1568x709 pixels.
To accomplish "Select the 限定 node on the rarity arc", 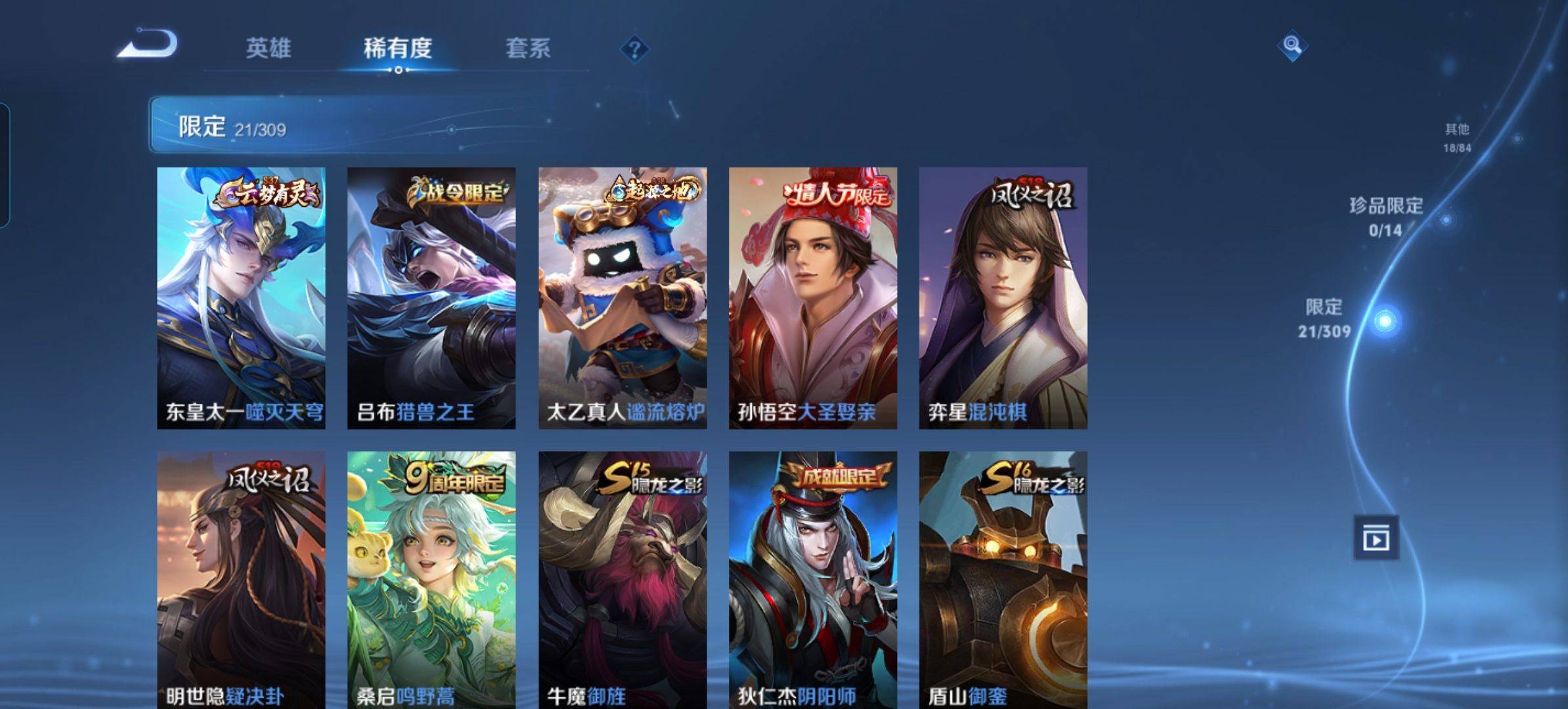I will (1385, 321).
